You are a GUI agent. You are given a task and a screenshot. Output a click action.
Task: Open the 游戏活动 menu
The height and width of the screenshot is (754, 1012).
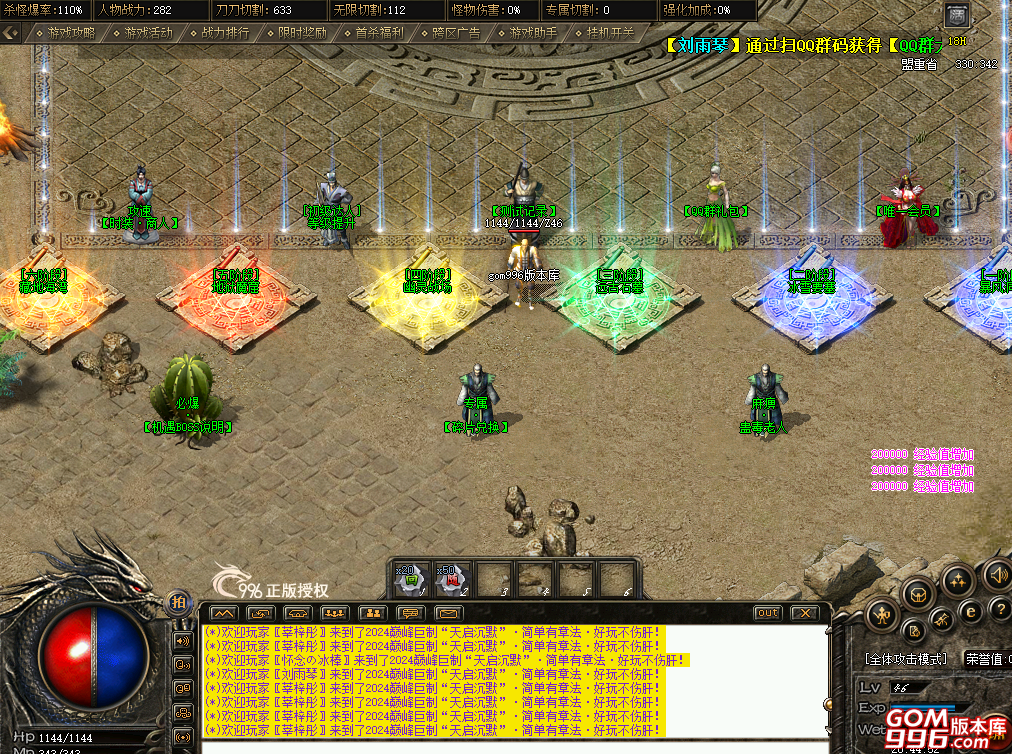pyautogui.click(x=149, y=33)
